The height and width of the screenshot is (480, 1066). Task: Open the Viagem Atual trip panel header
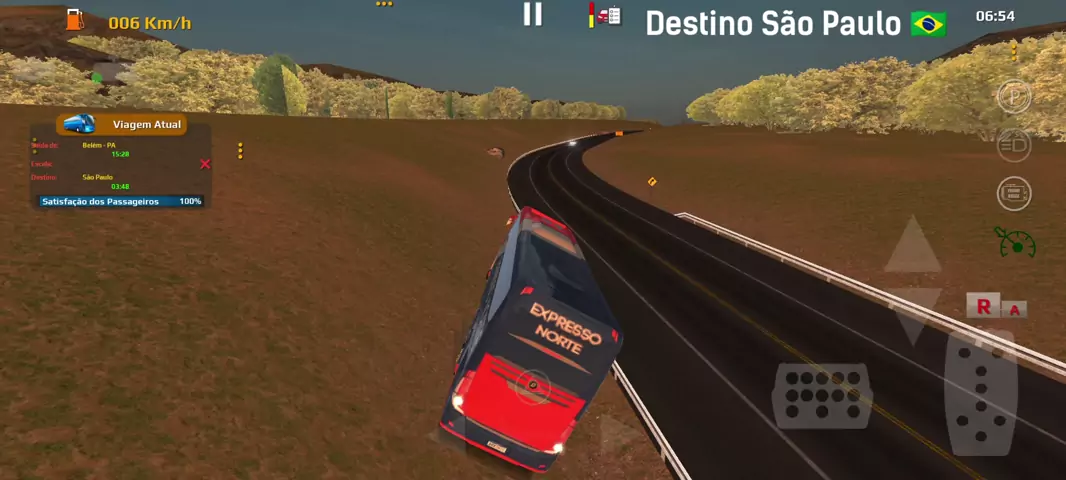pos(122,124)
